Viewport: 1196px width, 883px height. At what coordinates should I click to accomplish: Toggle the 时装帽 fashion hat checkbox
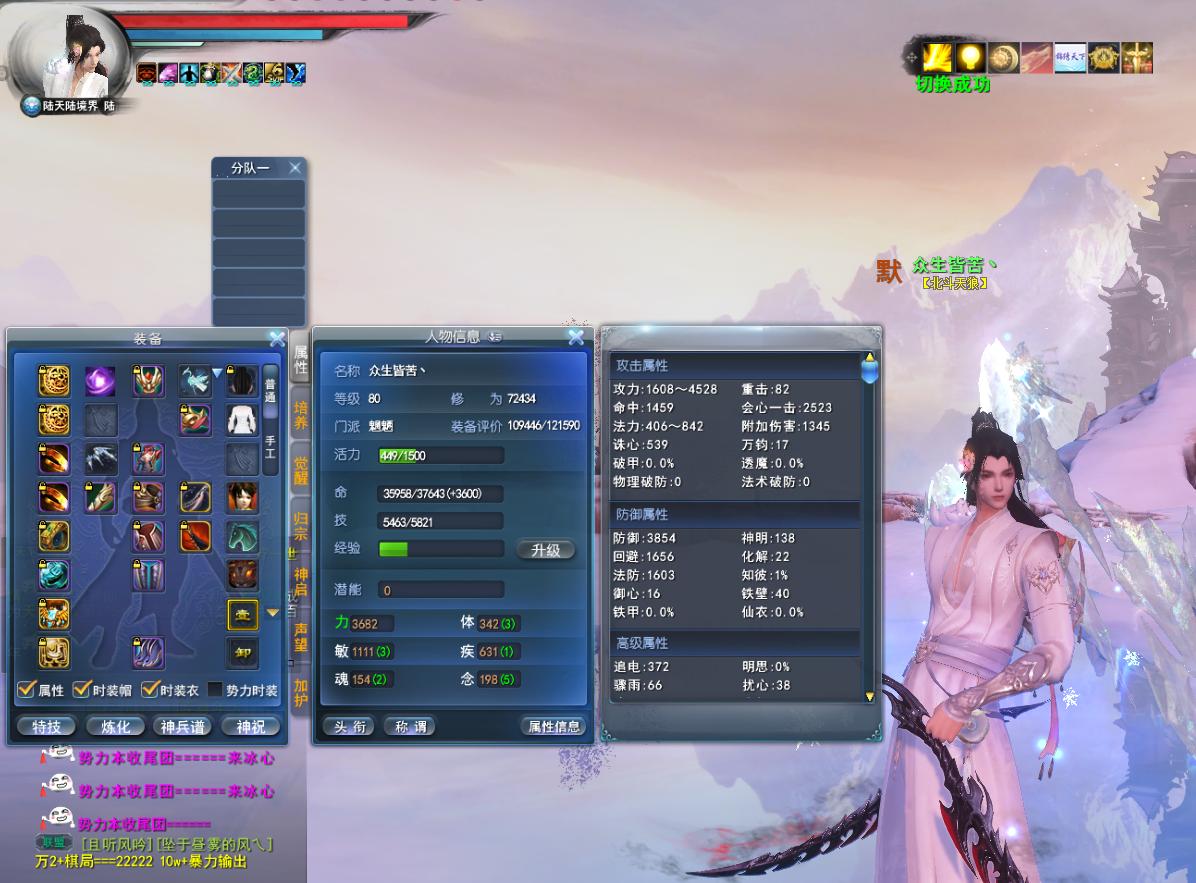(81, 690)
